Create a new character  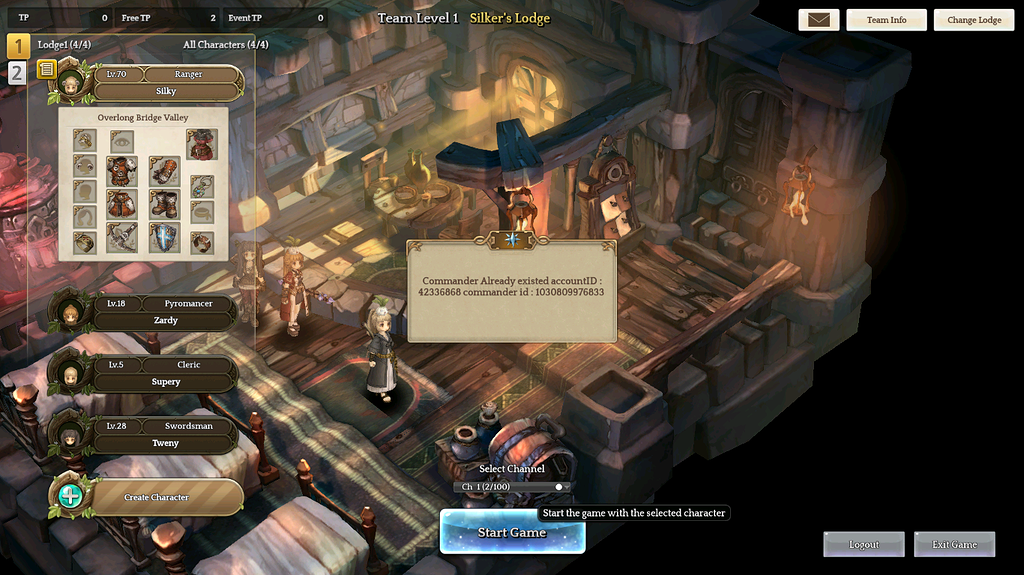tap(156, 497)
